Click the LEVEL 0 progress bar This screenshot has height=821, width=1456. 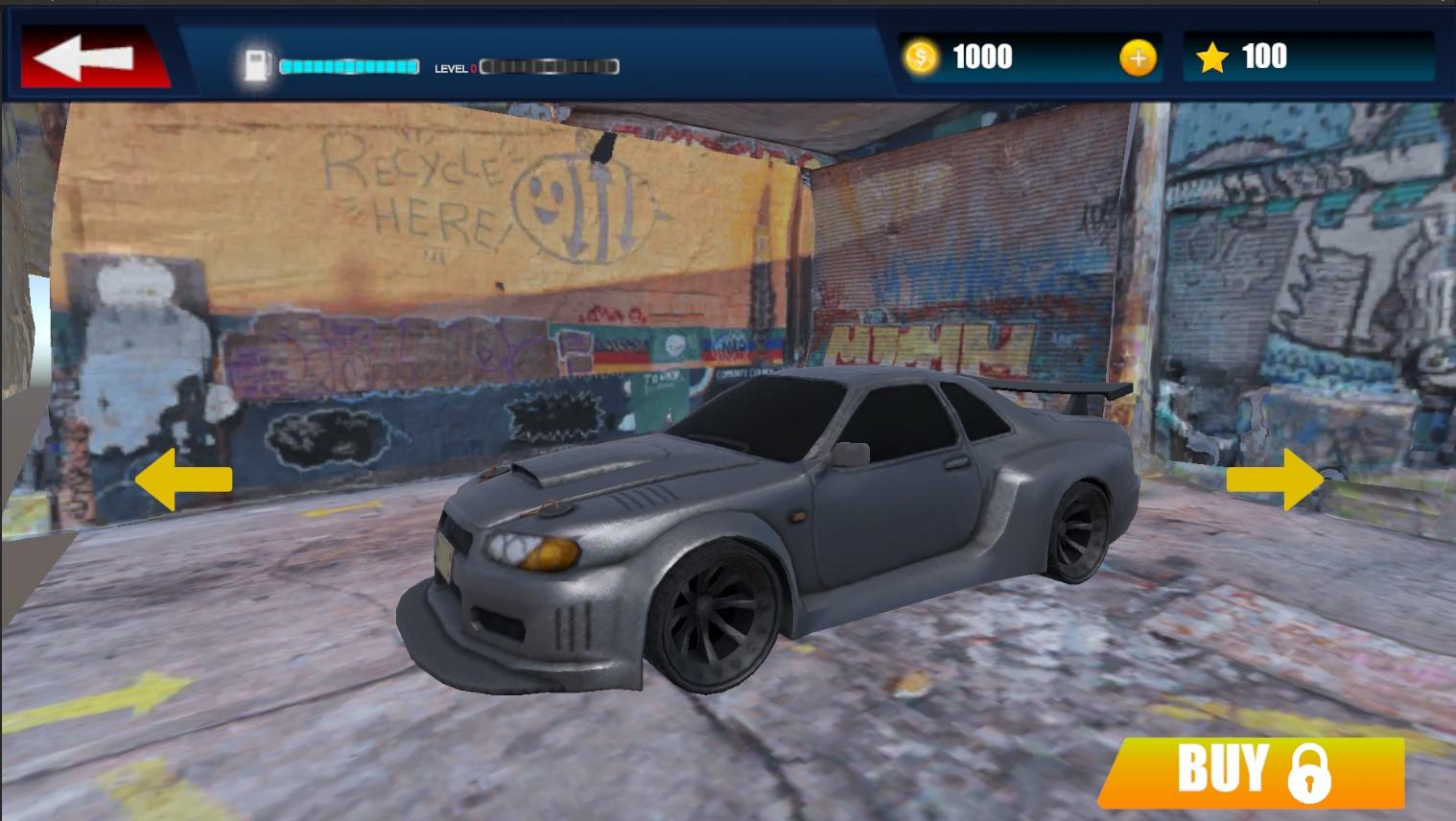click(x=549, y=67)
